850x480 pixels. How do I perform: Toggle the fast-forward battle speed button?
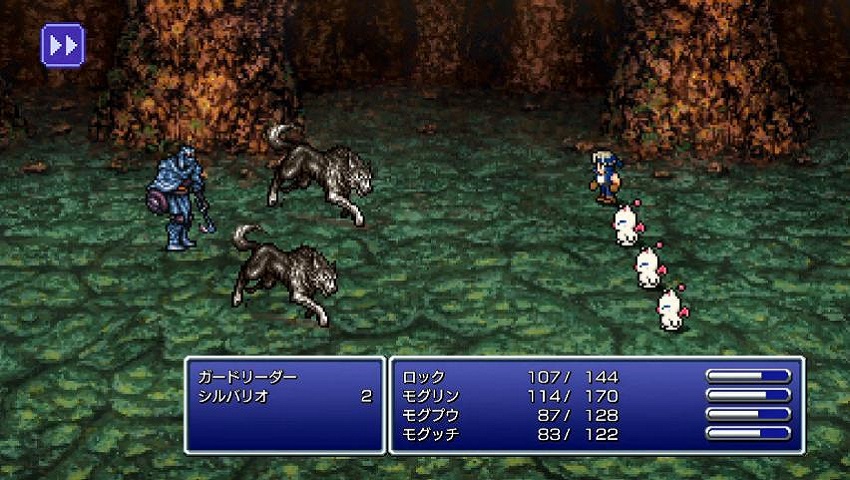point(63,45)
